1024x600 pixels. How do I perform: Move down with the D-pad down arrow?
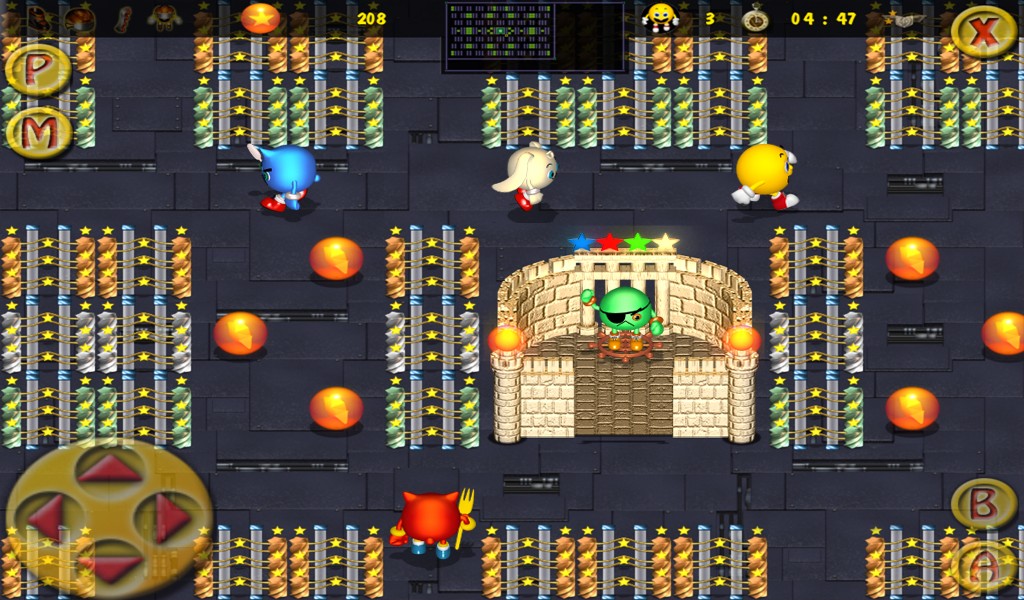pos(109,568)
